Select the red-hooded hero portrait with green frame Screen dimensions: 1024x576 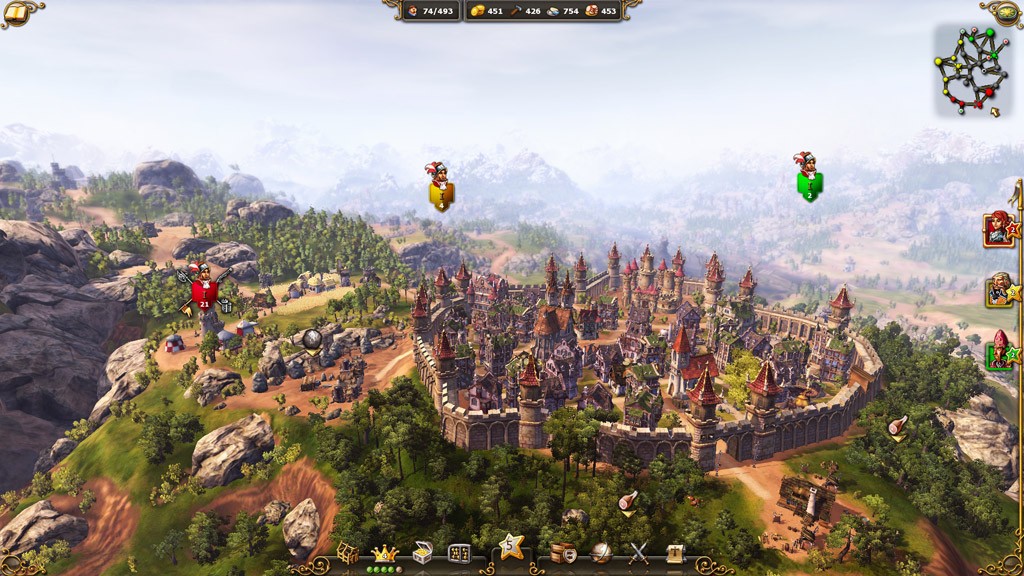tap(999, 351)
